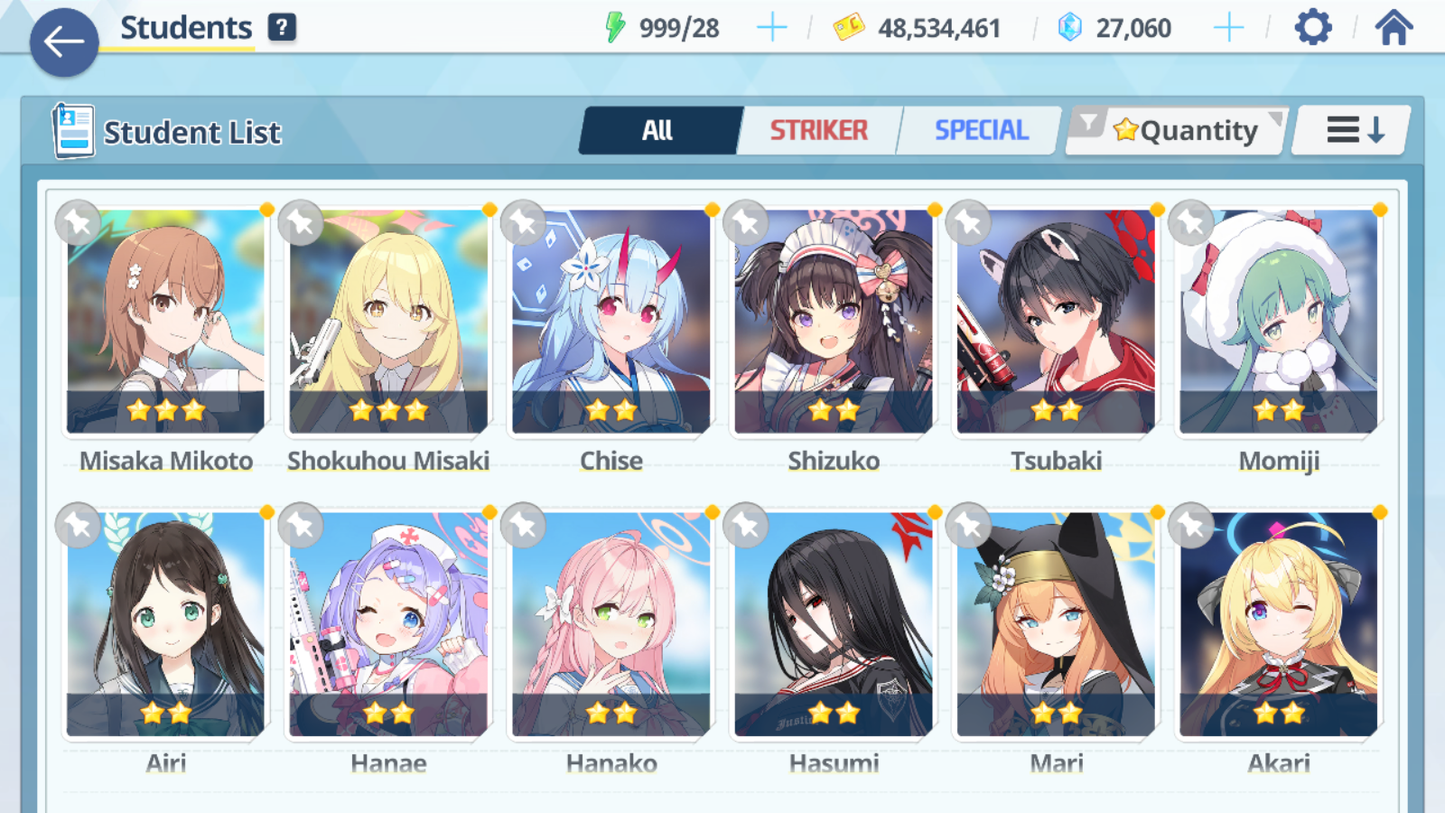Open the Quantity sort filter dropdown
This screenshot has width=1445, height=813.
coord(1178,130)
